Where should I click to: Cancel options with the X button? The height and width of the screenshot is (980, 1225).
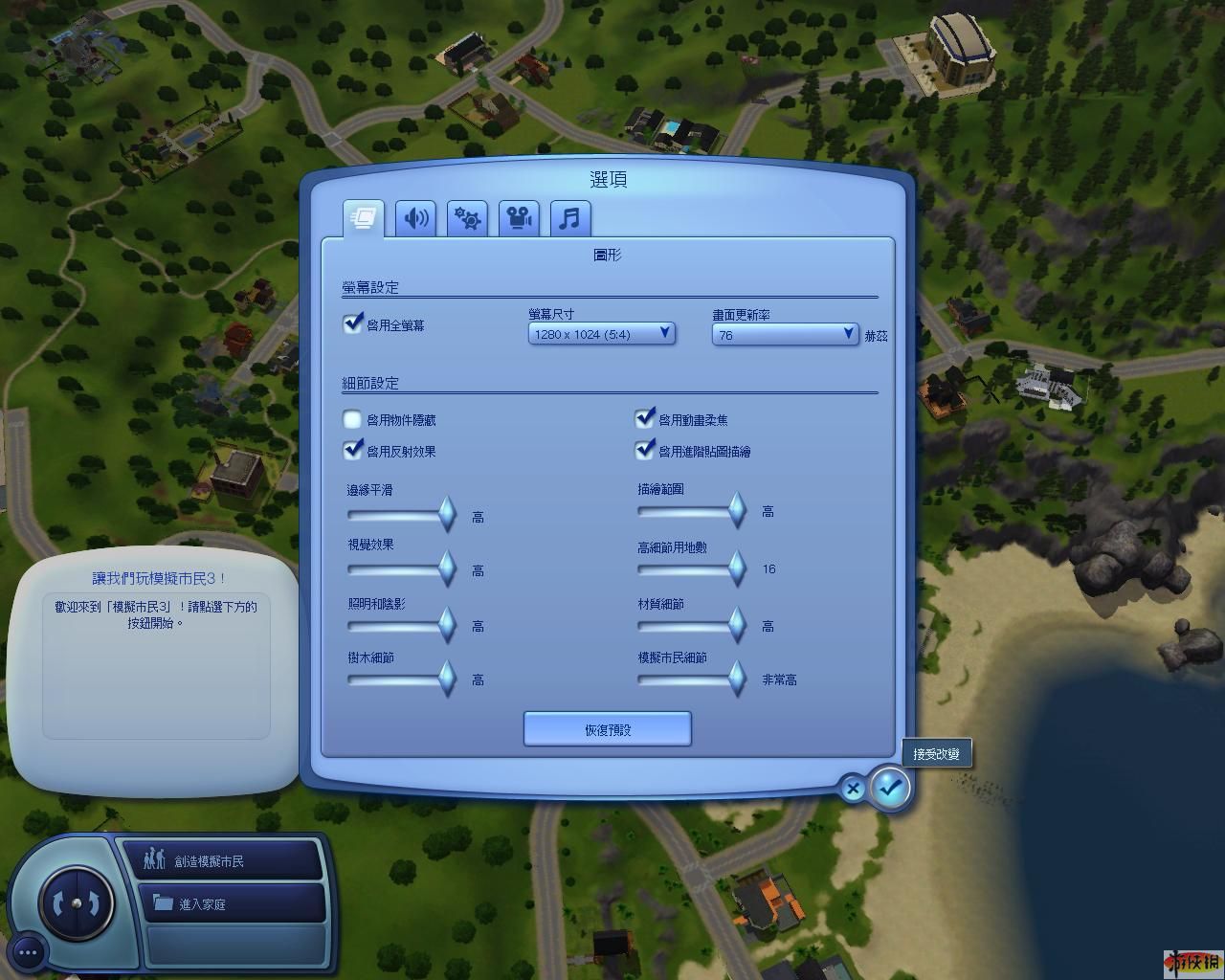coord(852,790)
